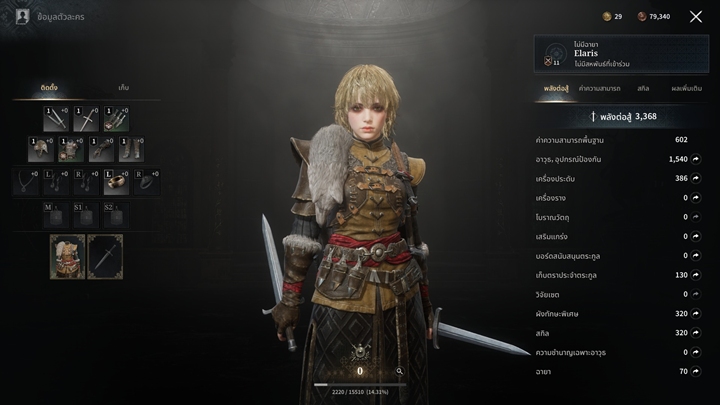This screenshot has width=720, height=405.
Task: Click the necklace accessory slot
Action: pos(26,181)
